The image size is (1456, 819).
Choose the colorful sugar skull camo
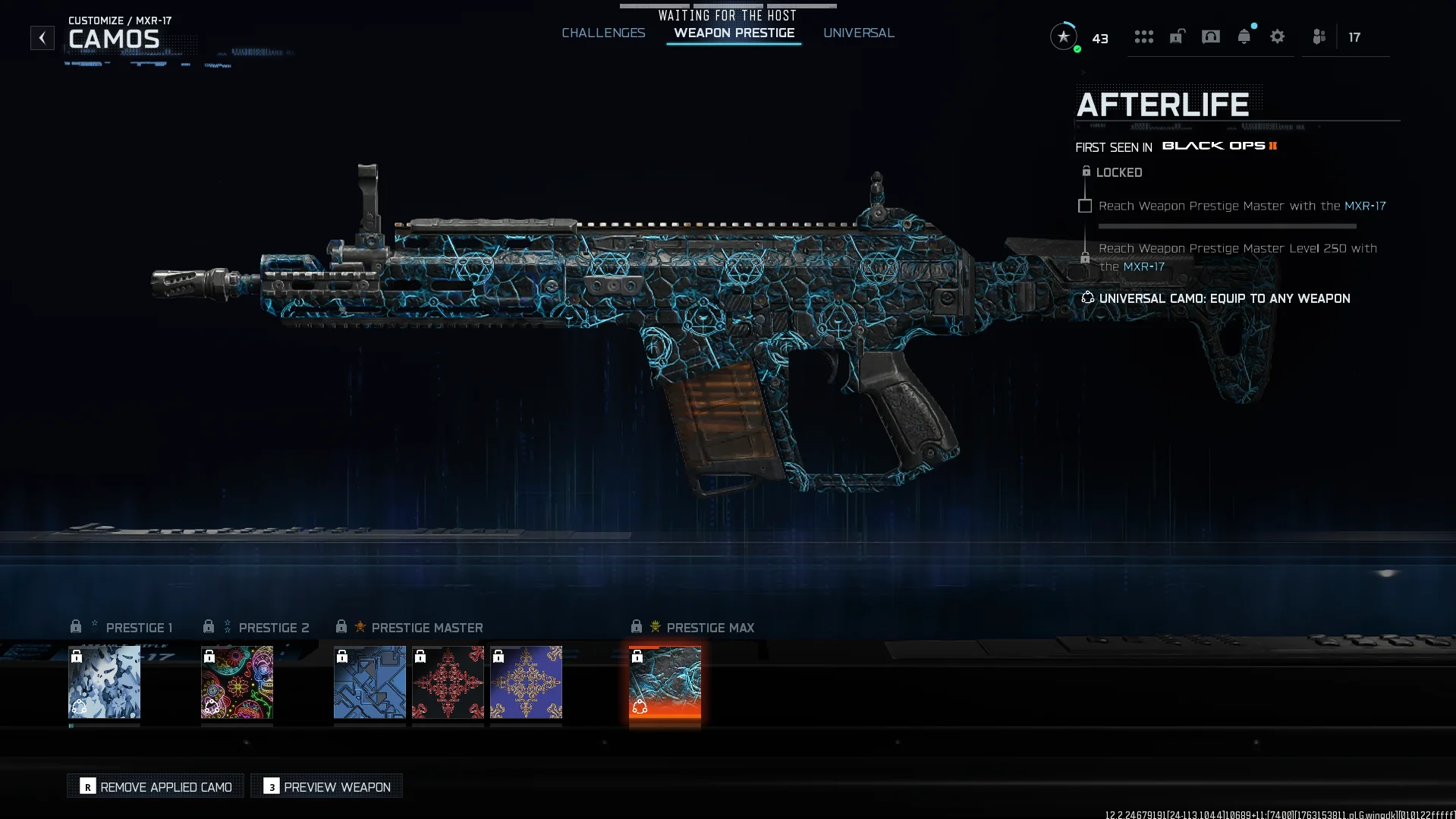coord(237,682)
